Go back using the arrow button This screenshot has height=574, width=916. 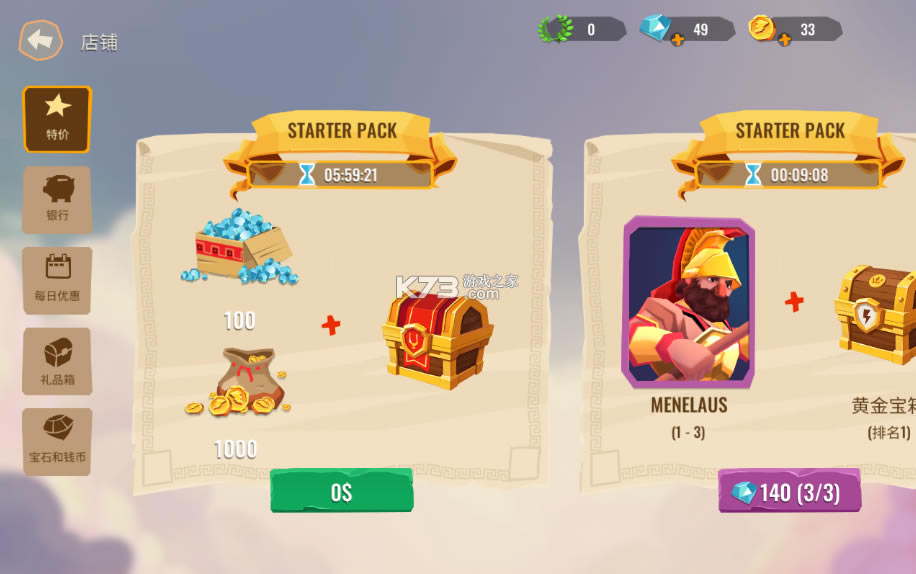40,41
